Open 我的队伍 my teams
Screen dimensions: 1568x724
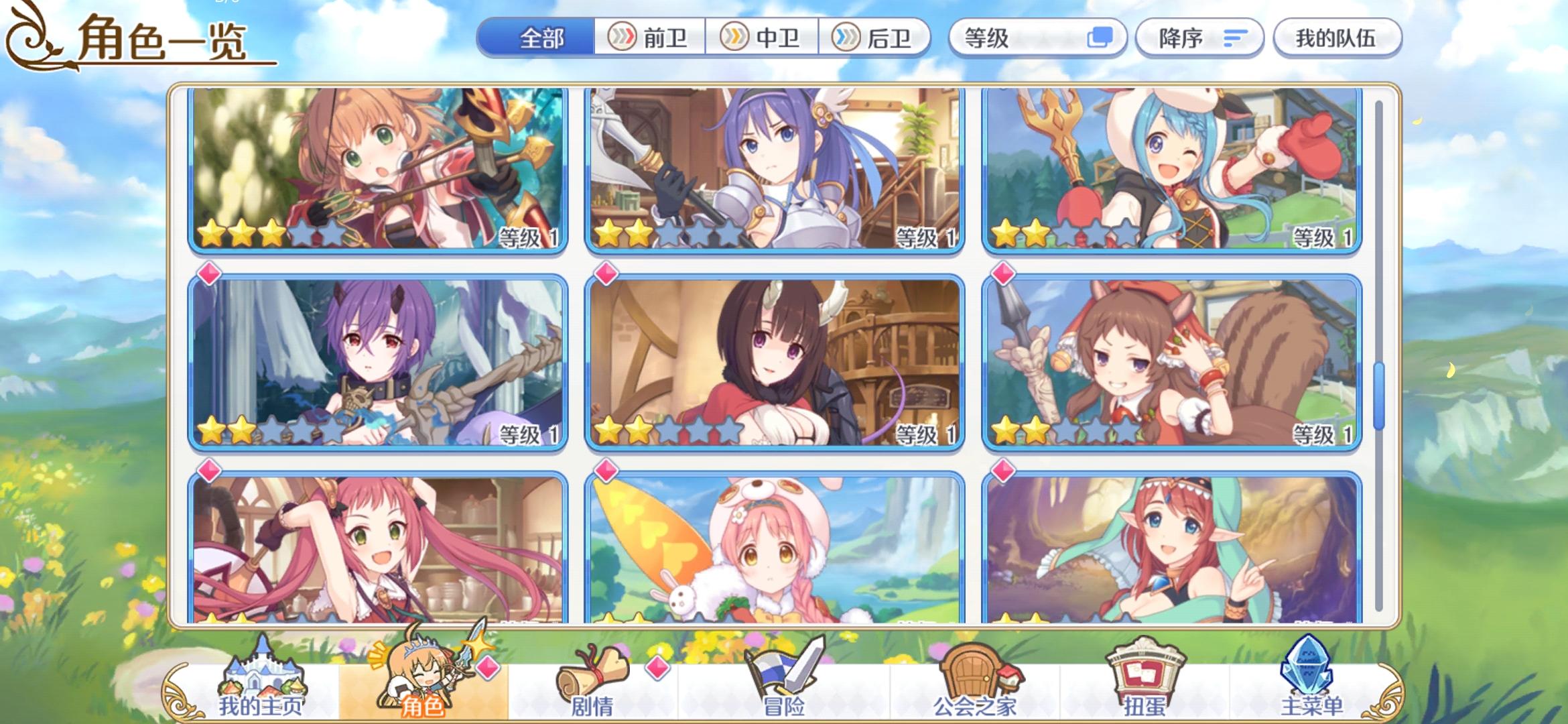click(1337, 38)
